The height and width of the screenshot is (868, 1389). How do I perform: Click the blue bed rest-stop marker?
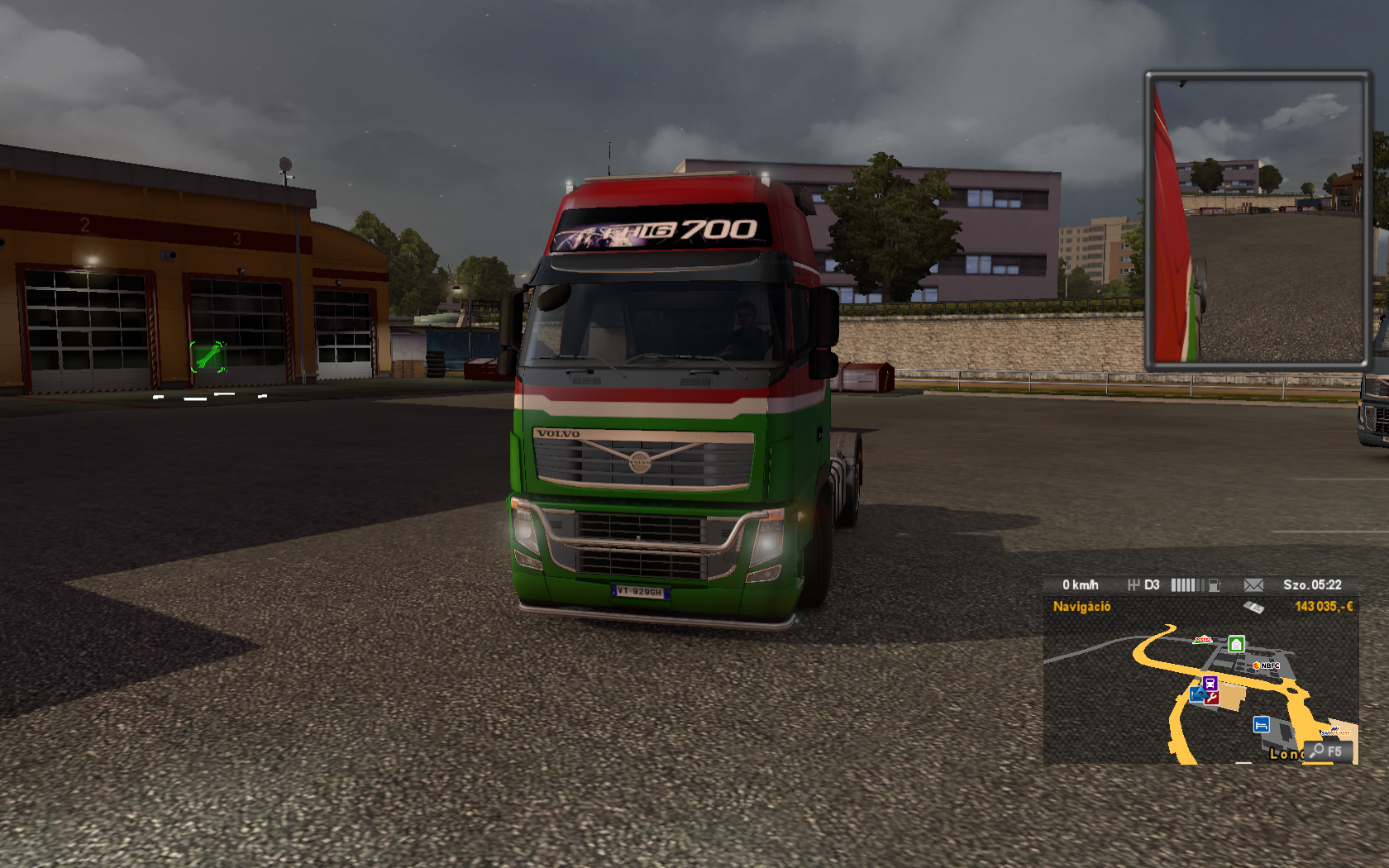point(1261,725)
